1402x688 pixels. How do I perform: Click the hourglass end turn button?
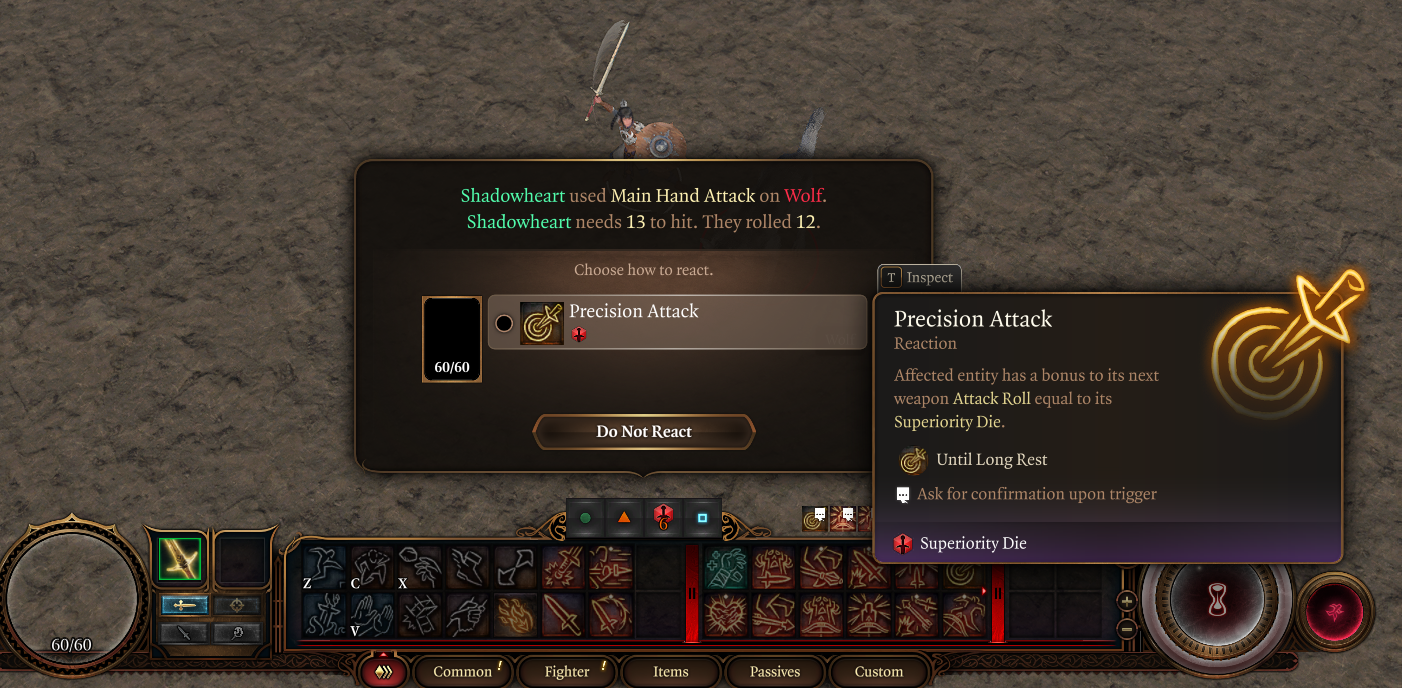click(x=1216, y=601)
